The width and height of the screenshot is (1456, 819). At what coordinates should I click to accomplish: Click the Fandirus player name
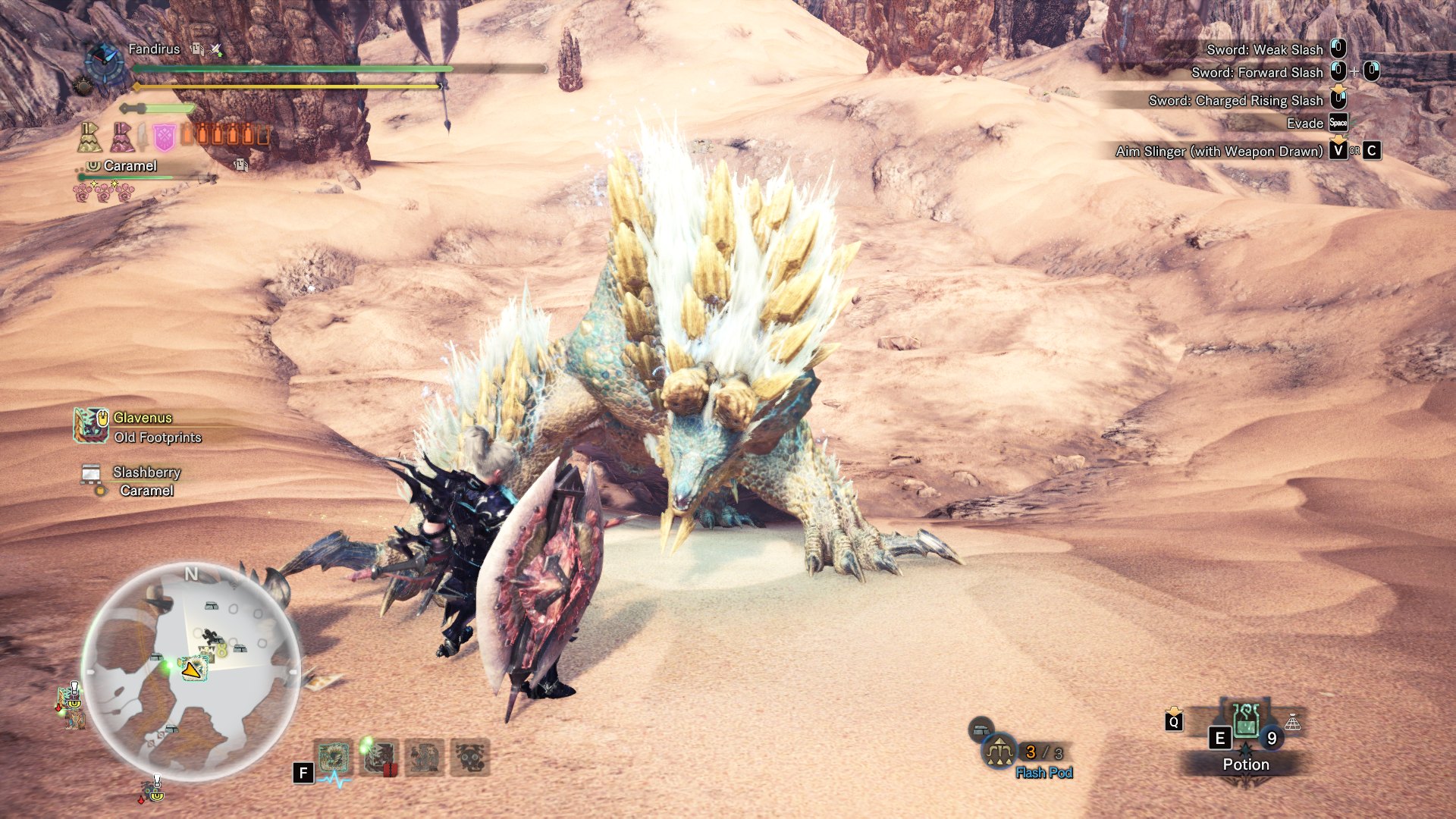[154, 49]
